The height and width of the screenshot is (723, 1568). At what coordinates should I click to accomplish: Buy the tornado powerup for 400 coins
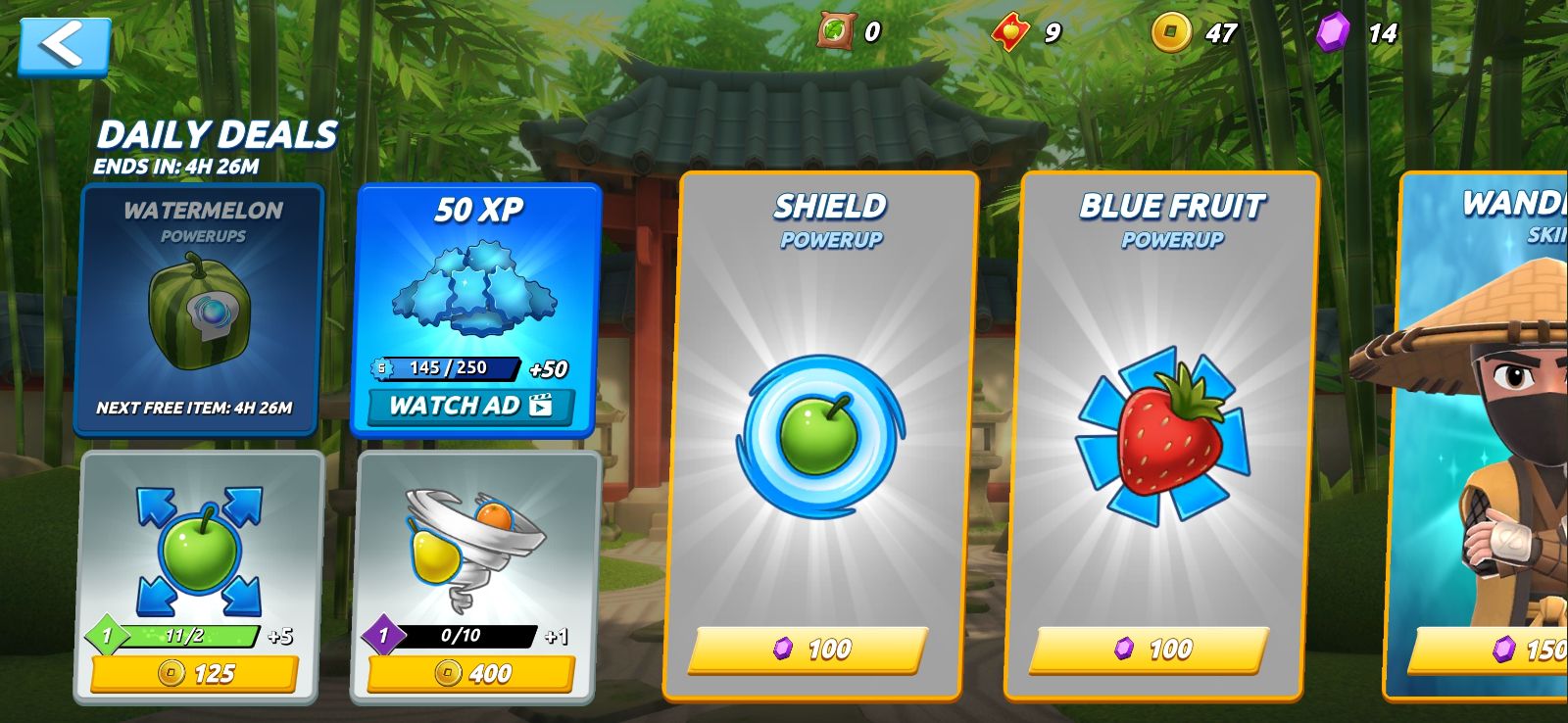click(x=471, y=673)
